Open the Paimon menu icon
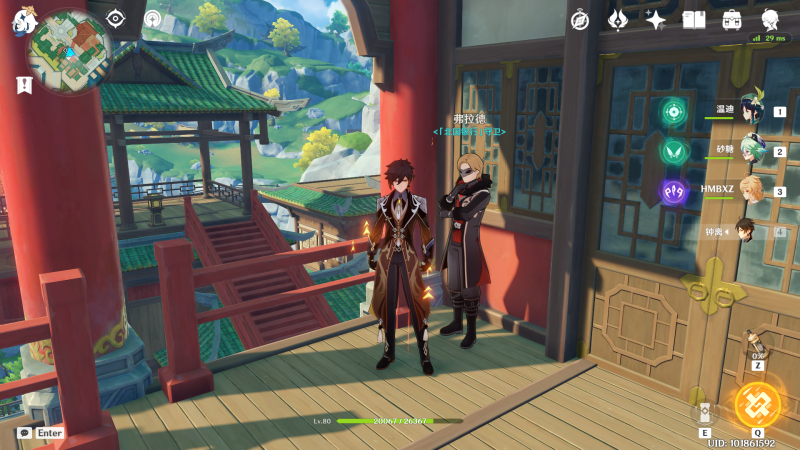800x450 pixels. [x=22, y=20]
